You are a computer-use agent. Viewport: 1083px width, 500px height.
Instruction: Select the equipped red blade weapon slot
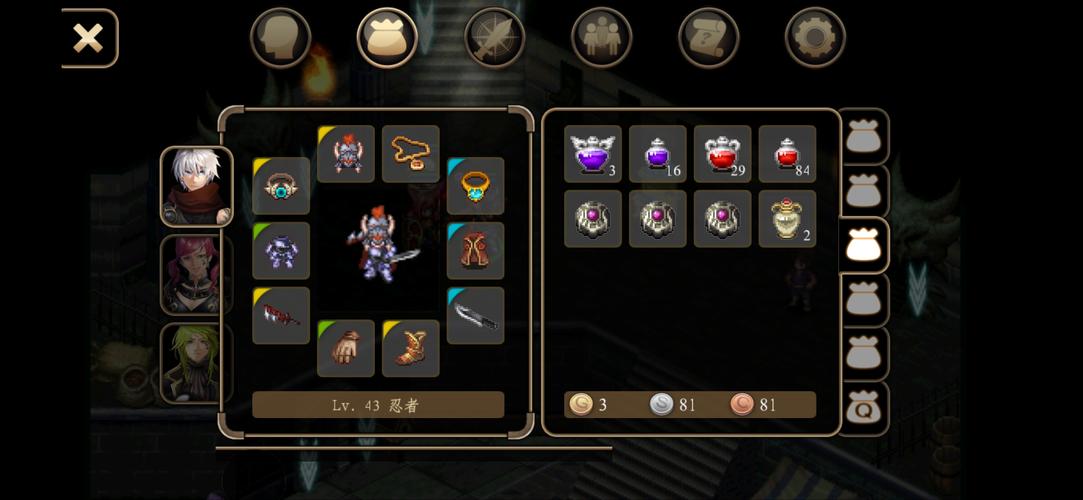click(x=281, y=315)
